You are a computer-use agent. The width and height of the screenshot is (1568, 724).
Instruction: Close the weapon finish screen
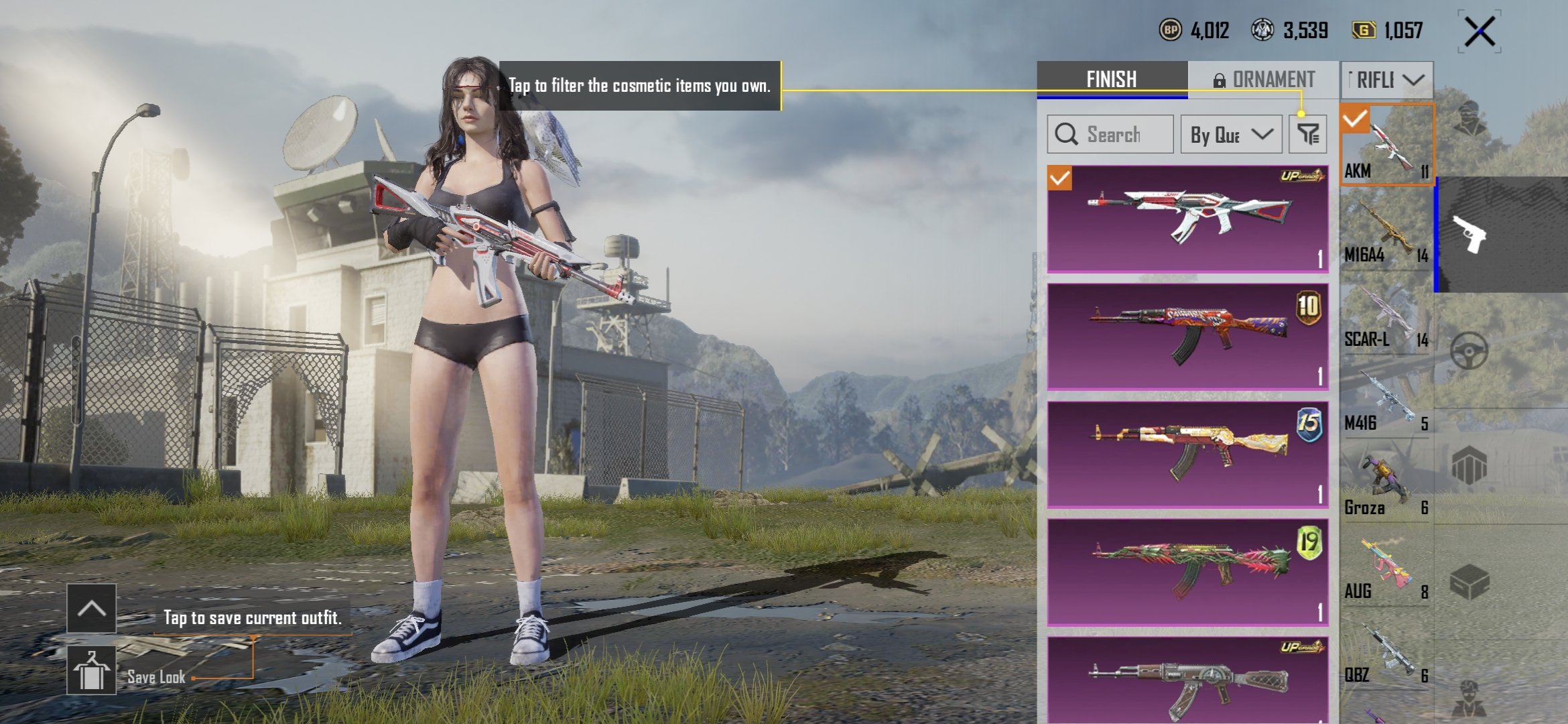click(1480, 32)
